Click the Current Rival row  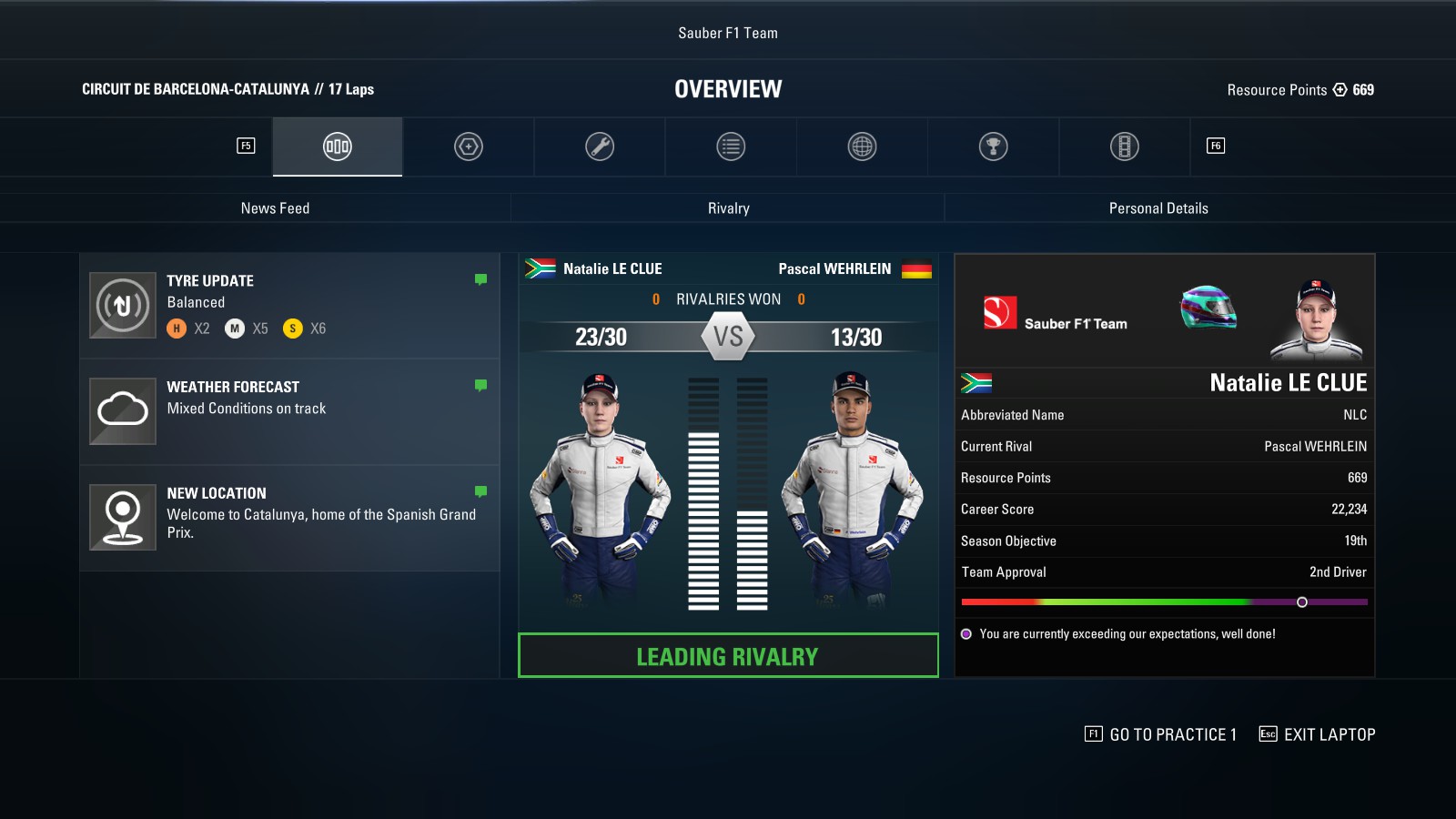pyautogui.click(x=1164, y=446)
